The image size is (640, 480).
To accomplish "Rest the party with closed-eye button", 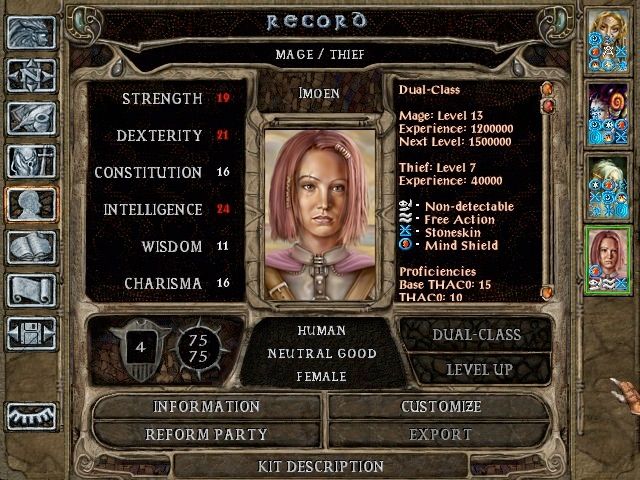I will coord(31,415).
